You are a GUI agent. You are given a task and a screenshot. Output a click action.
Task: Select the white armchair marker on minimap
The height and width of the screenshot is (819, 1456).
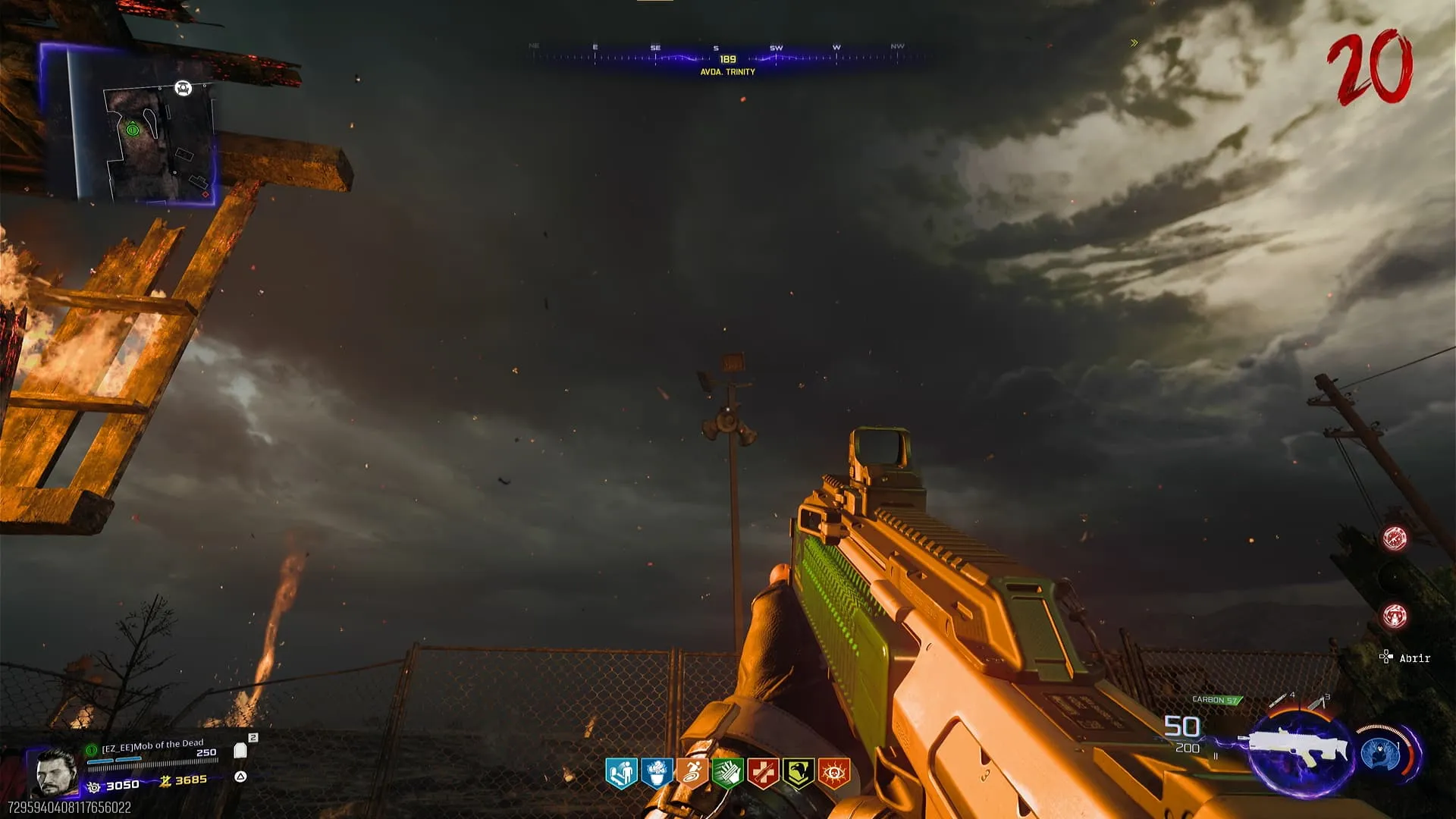[183, 89]
